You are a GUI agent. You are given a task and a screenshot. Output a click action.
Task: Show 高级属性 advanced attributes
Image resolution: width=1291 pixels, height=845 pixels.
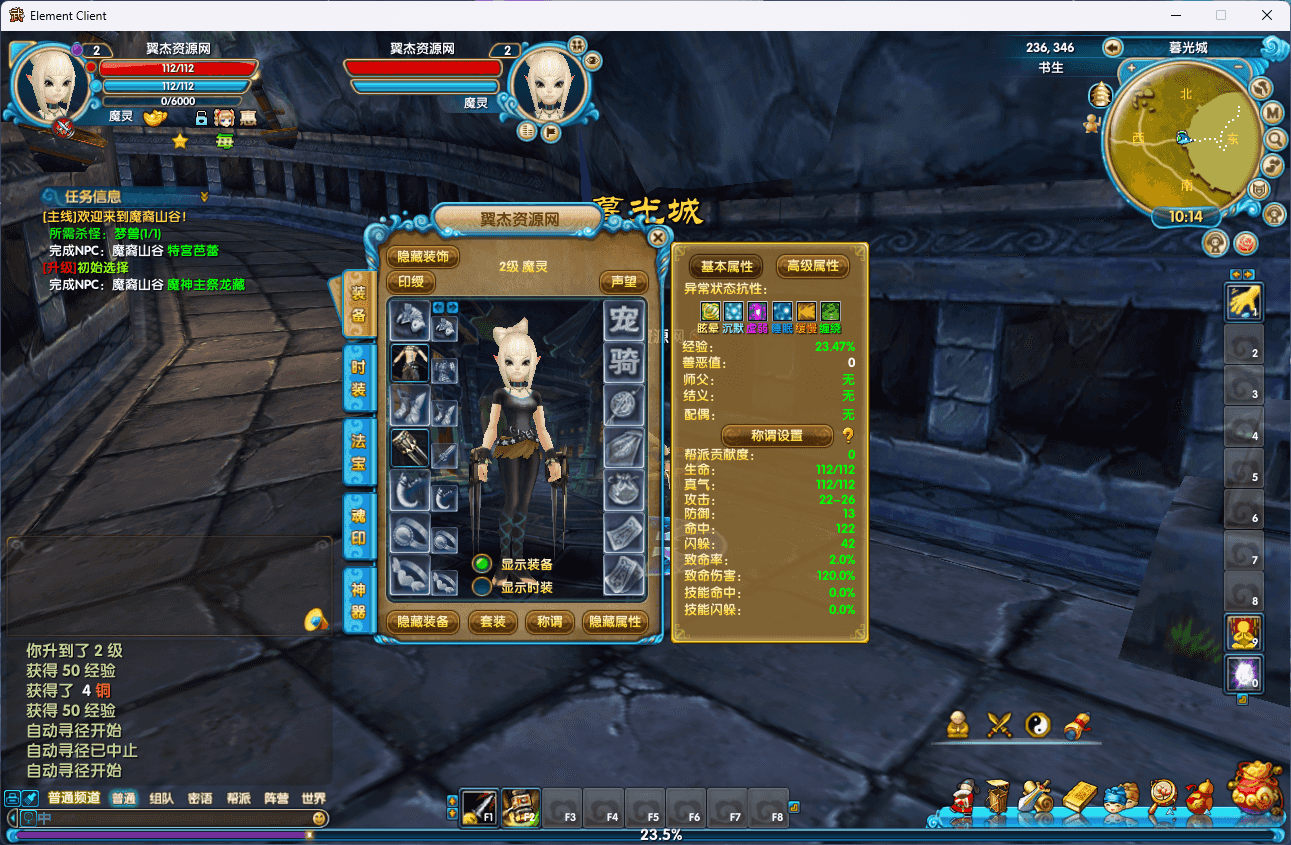(812, 266)
